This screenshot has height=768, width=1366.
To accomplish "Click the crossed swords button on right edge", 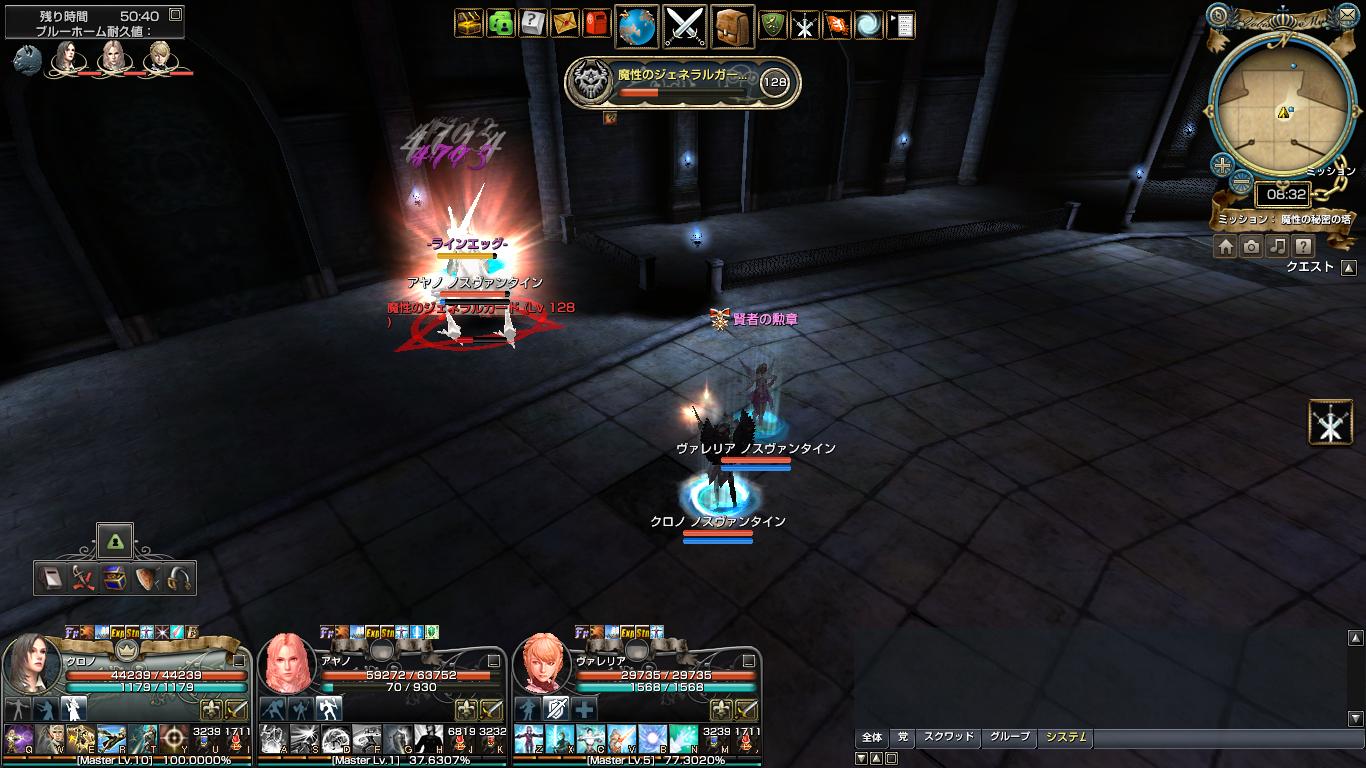I will [1331, 422].
